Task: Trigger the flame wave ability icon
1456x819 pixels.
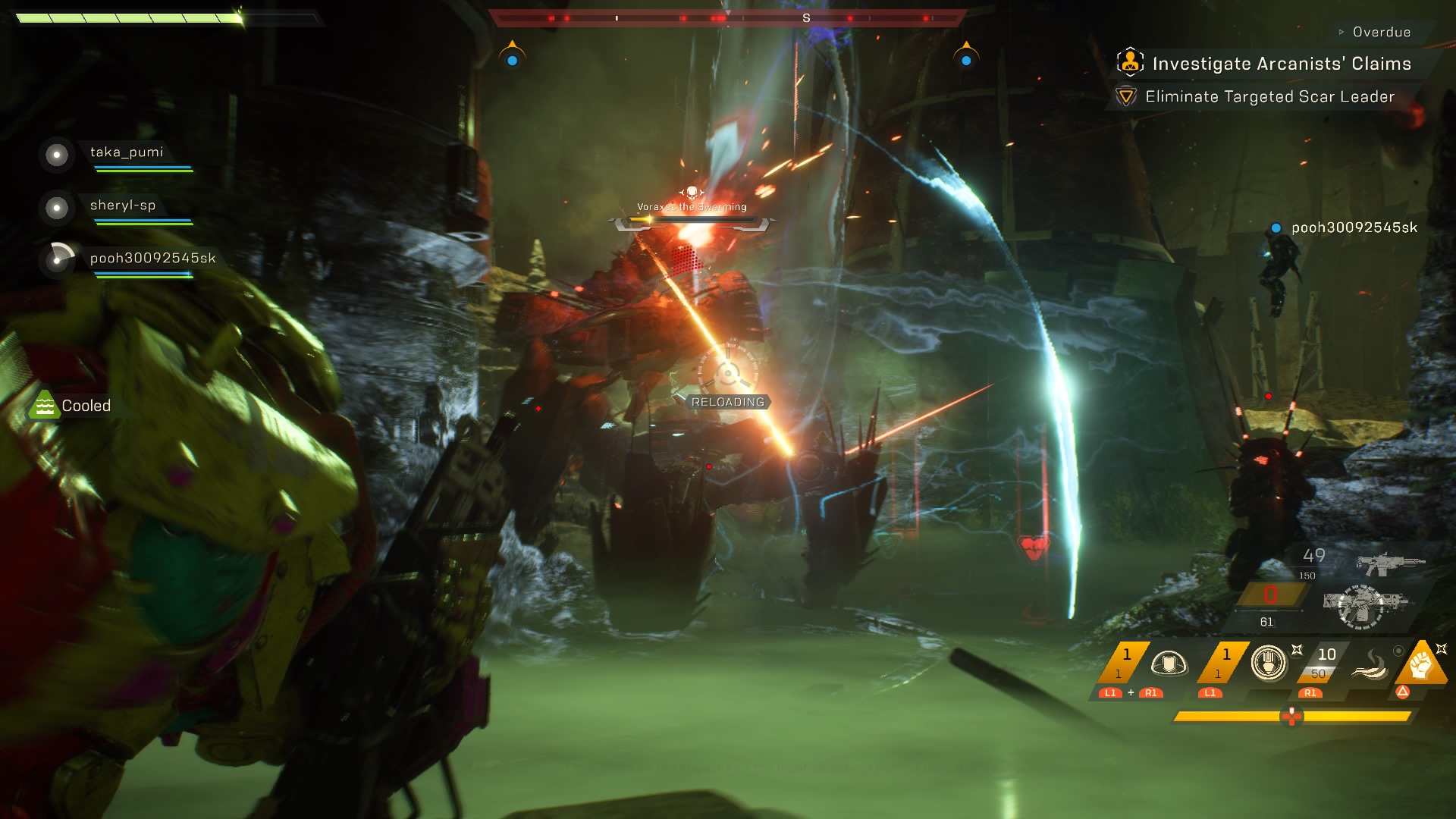Action: pos(1370,665)
